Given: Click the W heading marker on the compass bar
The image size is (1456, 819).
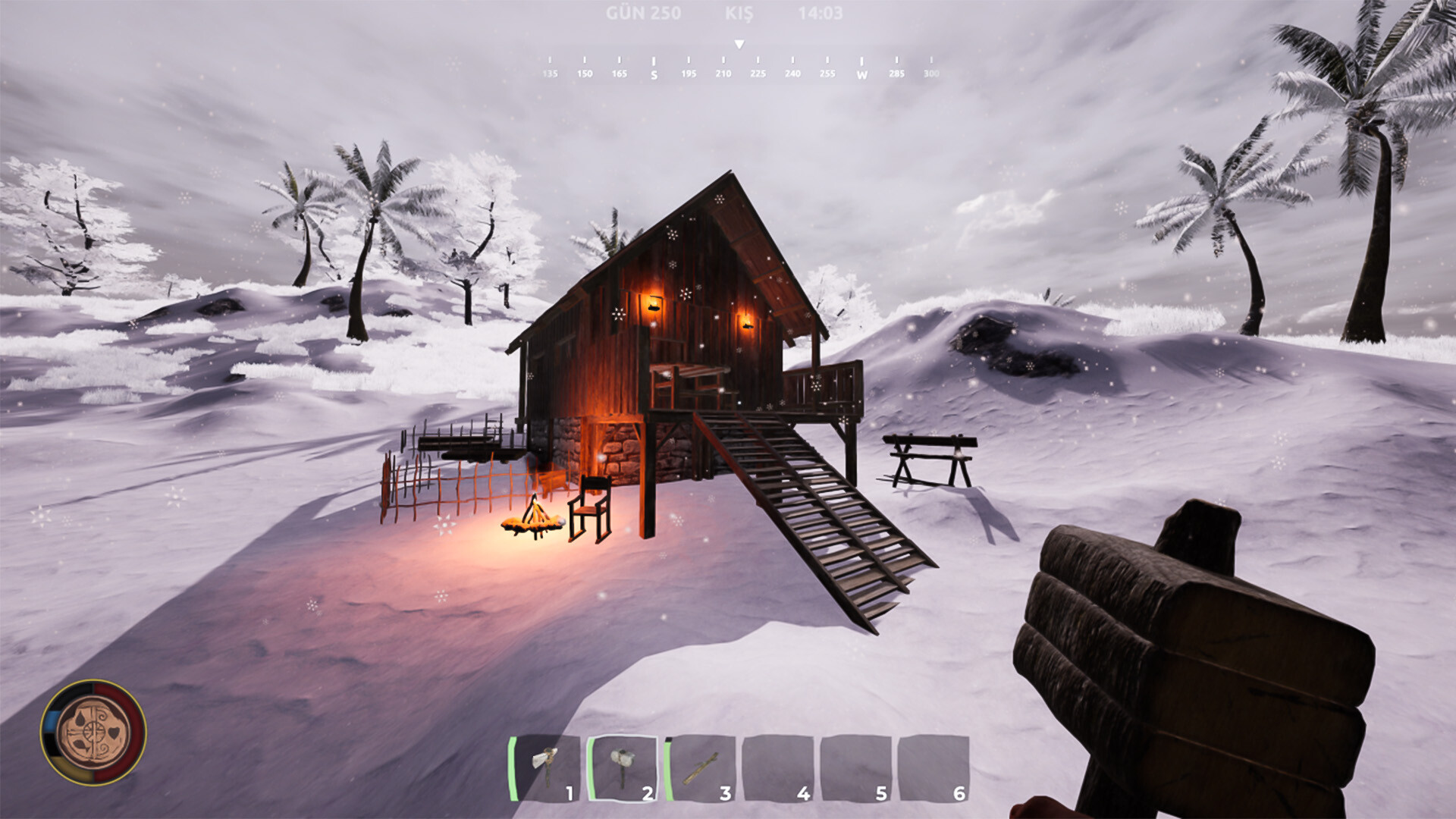Looking at the screenshot, I should [861, 74].
